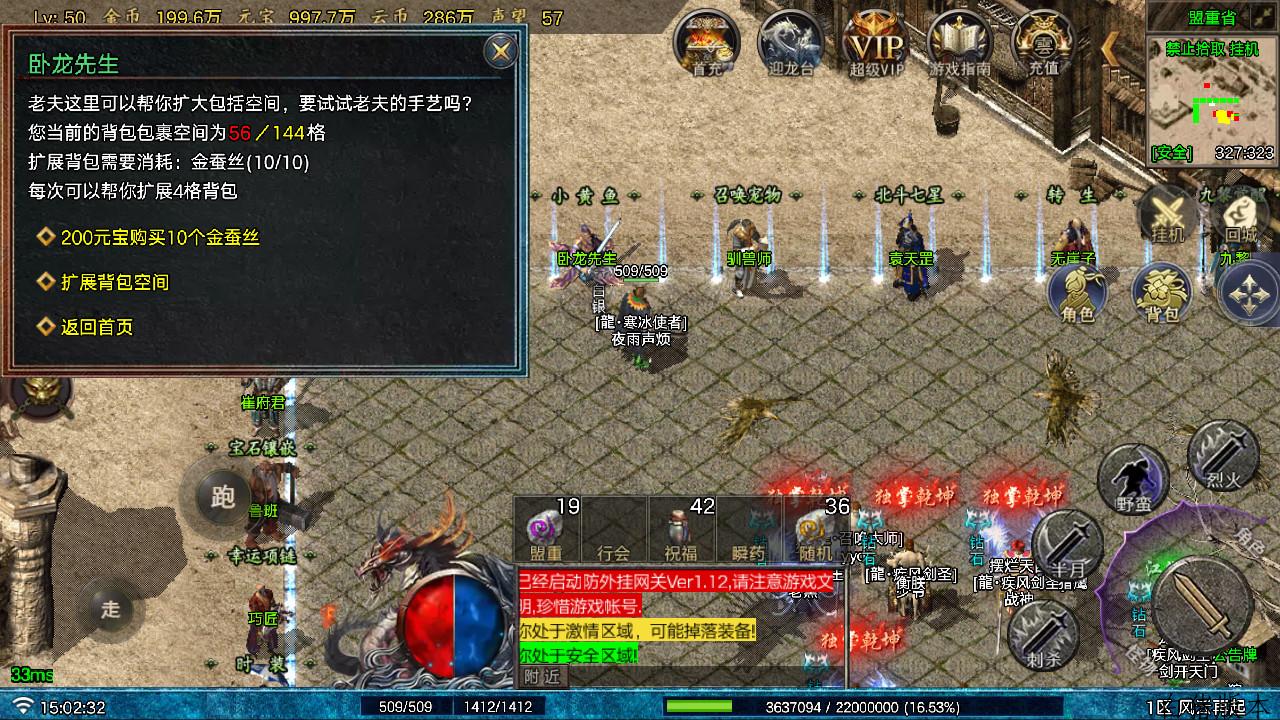Viewport: 1280px width, 720px height.
Task: Open the 充值 recharge icon
Action: tap(1043, 44)
